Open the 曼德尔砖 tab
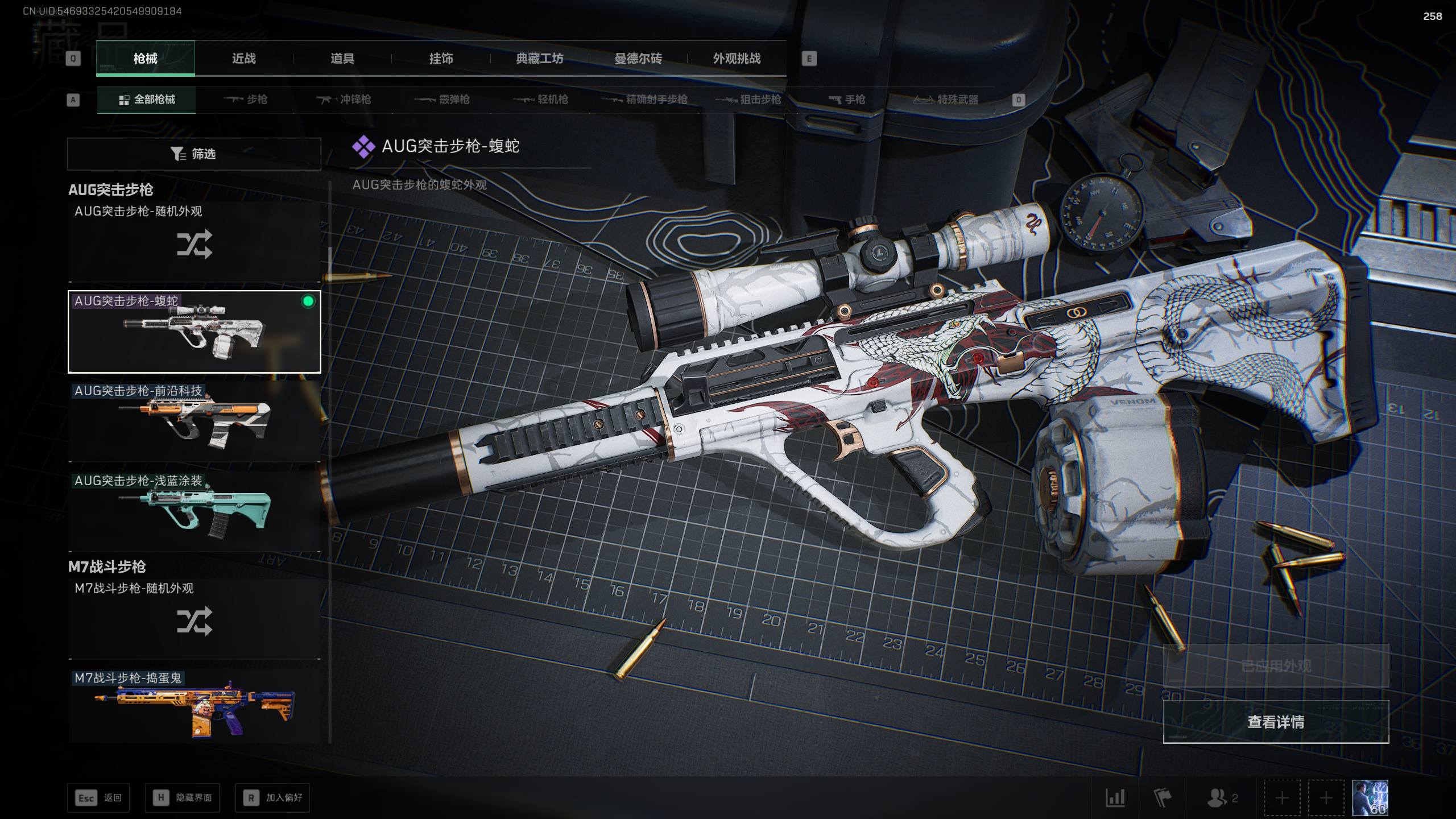 tap(638, 59)
